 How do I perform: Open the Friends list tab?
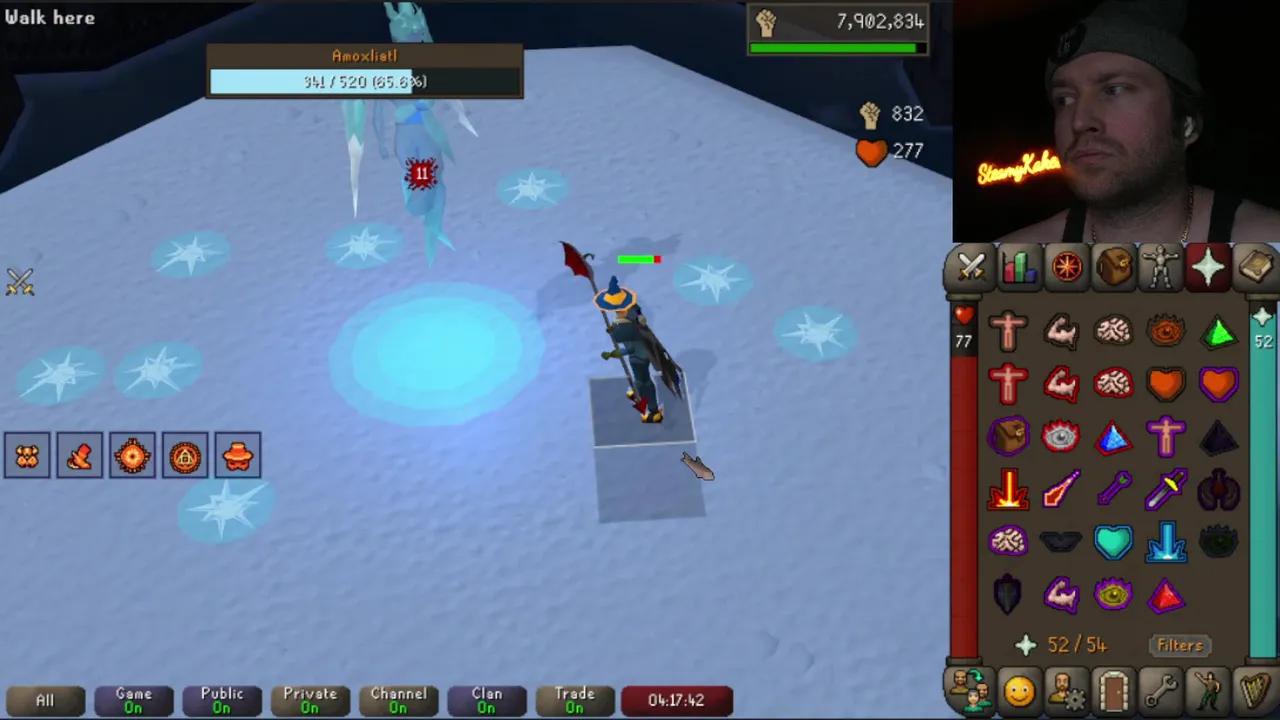(x=971, y=690)
